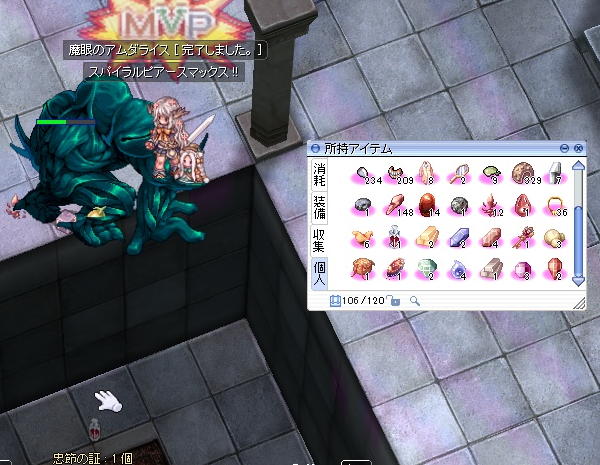The width and height of the screenshot is (600, 465).
Task: Close the 所持アイテム inventory window
Action: [x=579, y=148]
